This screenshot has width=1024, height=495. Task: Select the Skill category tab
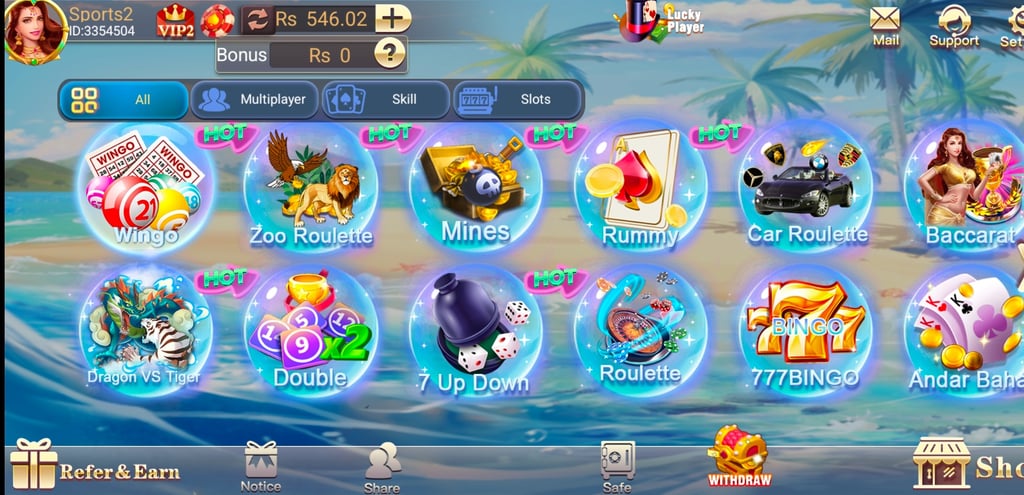point(385,100)
